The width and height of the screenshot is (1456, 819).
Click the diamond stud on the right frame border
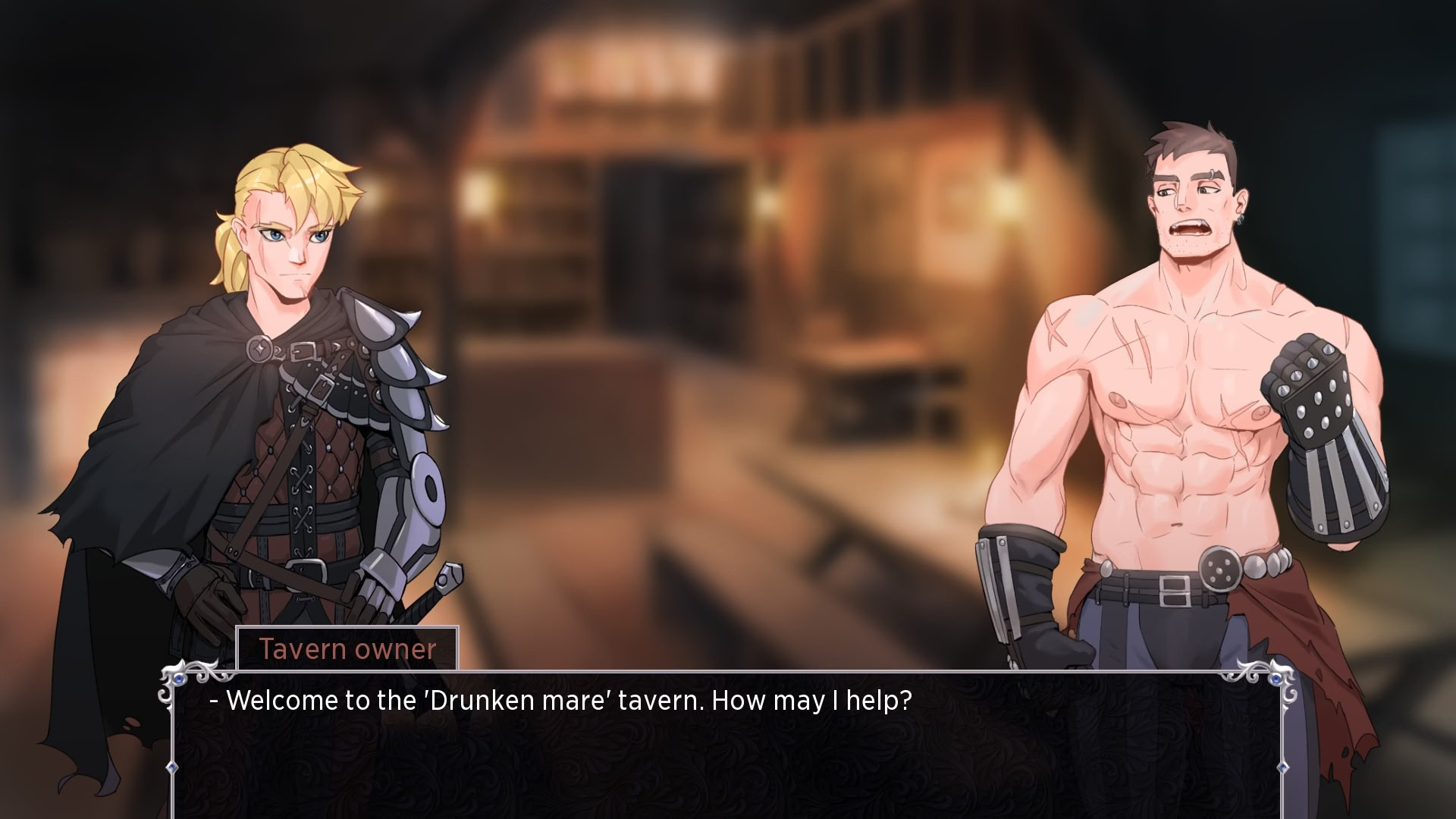(1283, 767)
